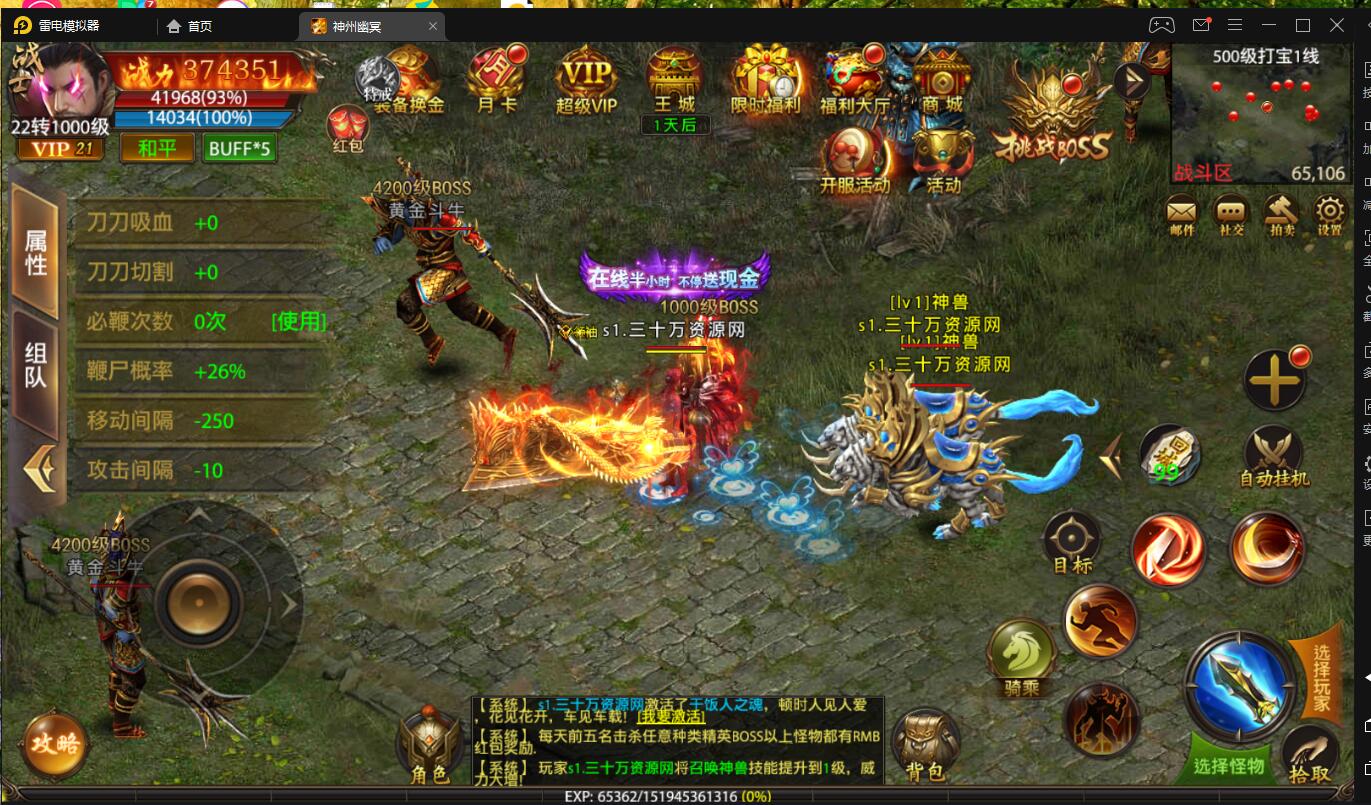Viewport: 1371px width, 805px height.
Task: Click the 红包 red envelope icon
Action: pos(347,128)
